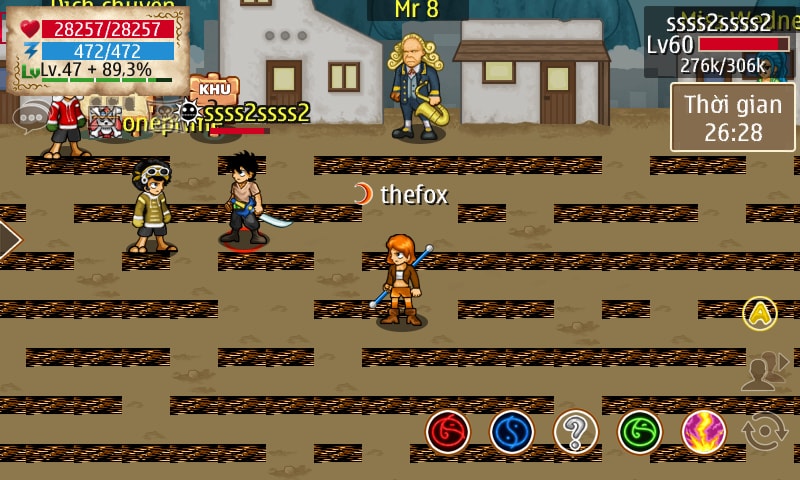This screenshot has height=480, width=800.
Task: Expand the left edge arrow tab
Action: [x=8, y=240]
